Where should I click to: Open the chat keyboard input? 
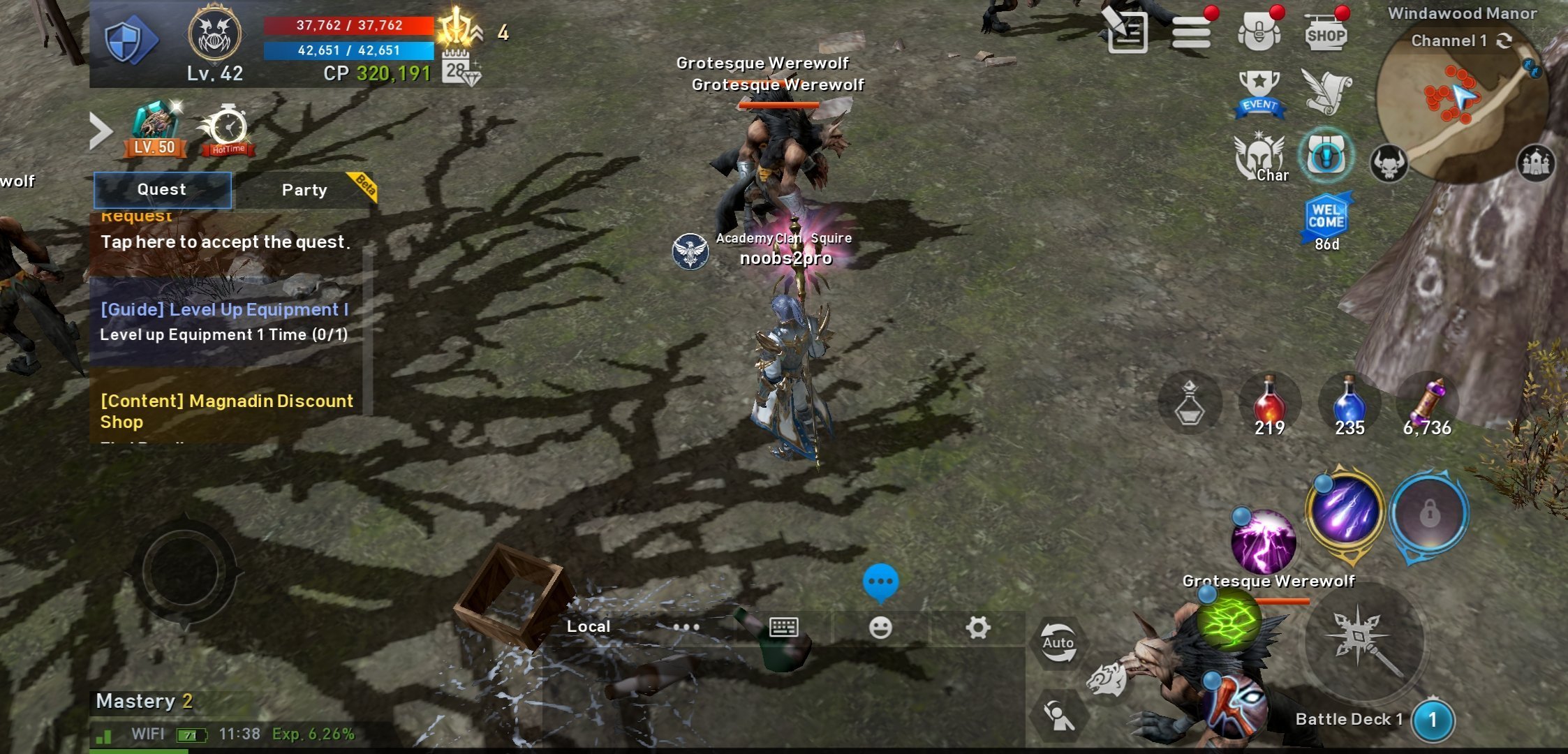tap(783, 627)
